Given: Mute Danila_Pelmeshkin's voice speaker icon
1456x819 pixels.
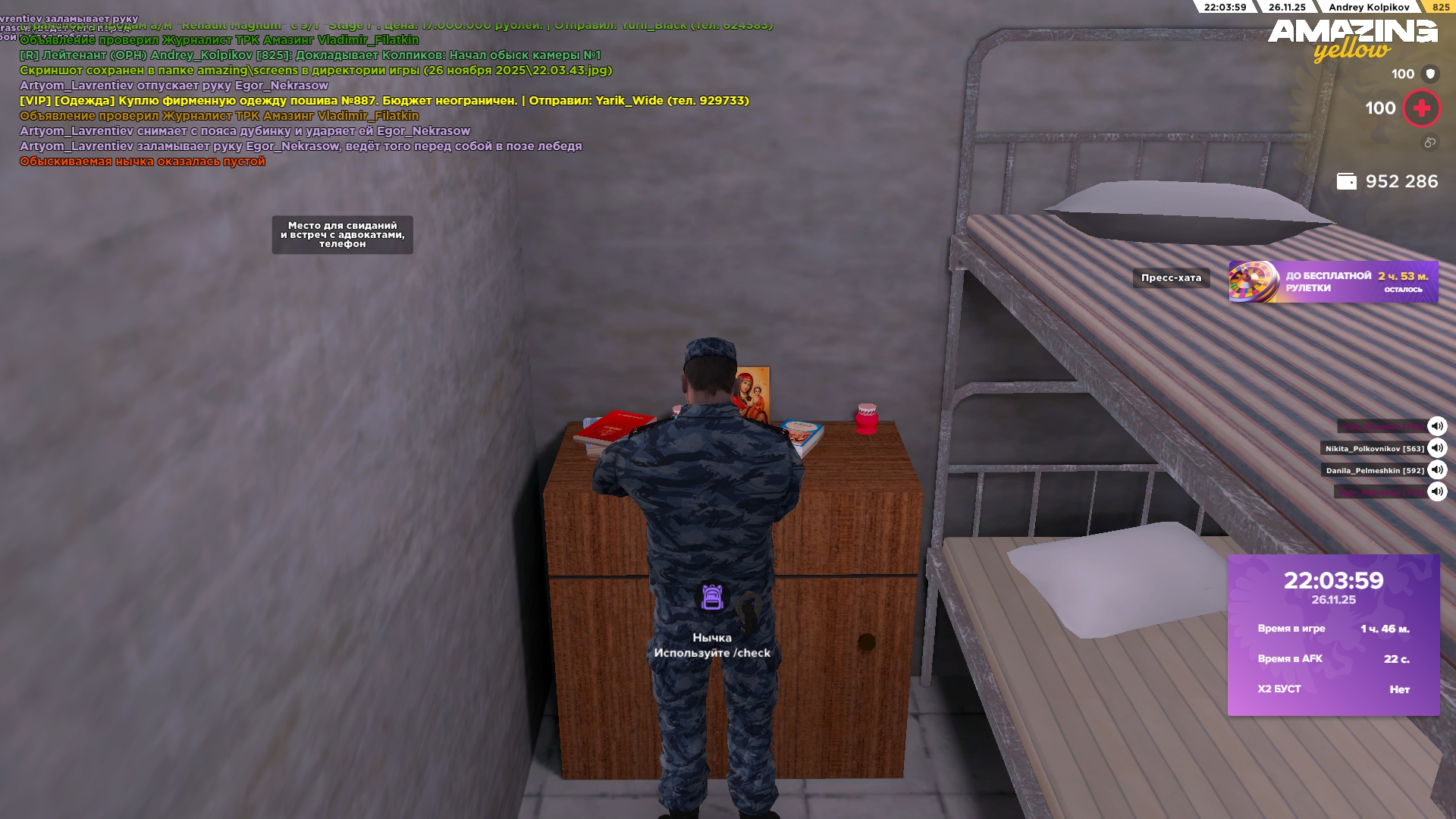Looking at the screenshot, I should click(x=1437, y=470).
